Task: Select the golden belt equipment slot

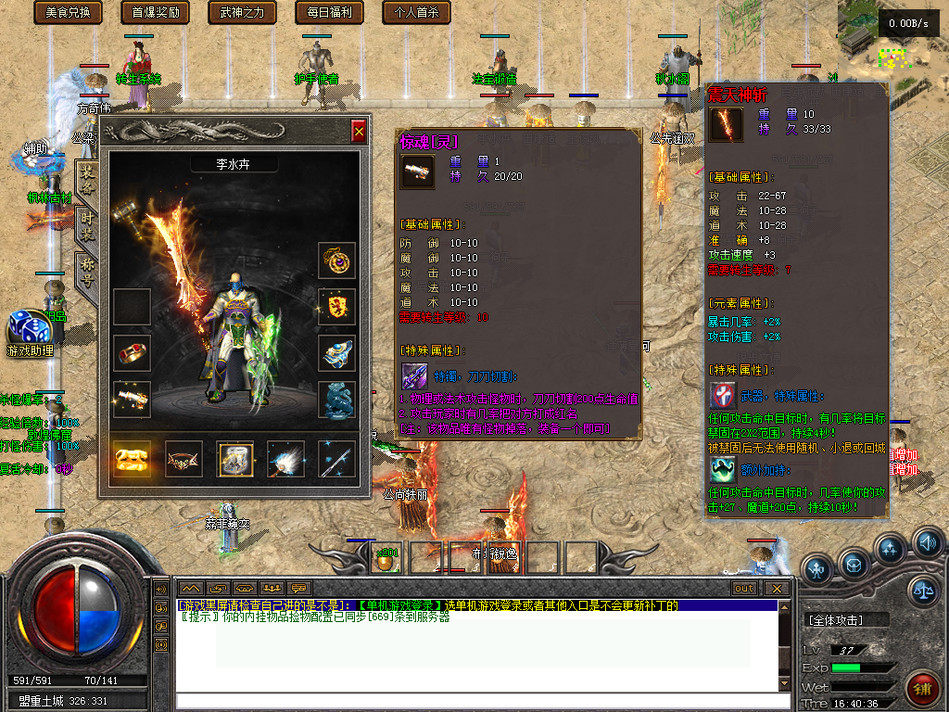Action: point(132,459)
